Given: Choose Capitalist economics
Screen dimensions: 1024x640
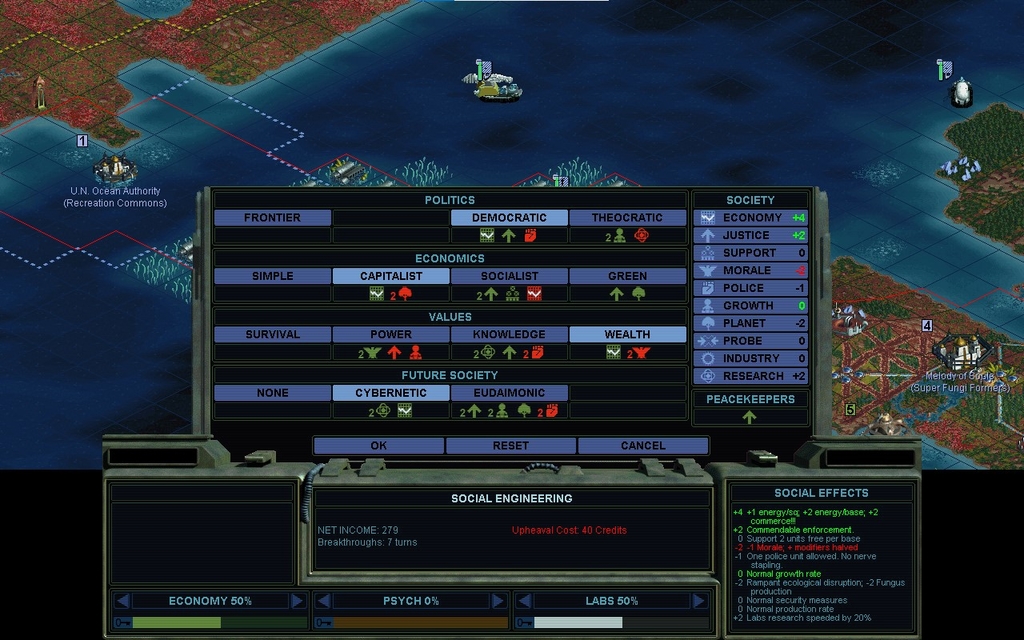Looking at the screenshot, I should (x=391, y=276).
